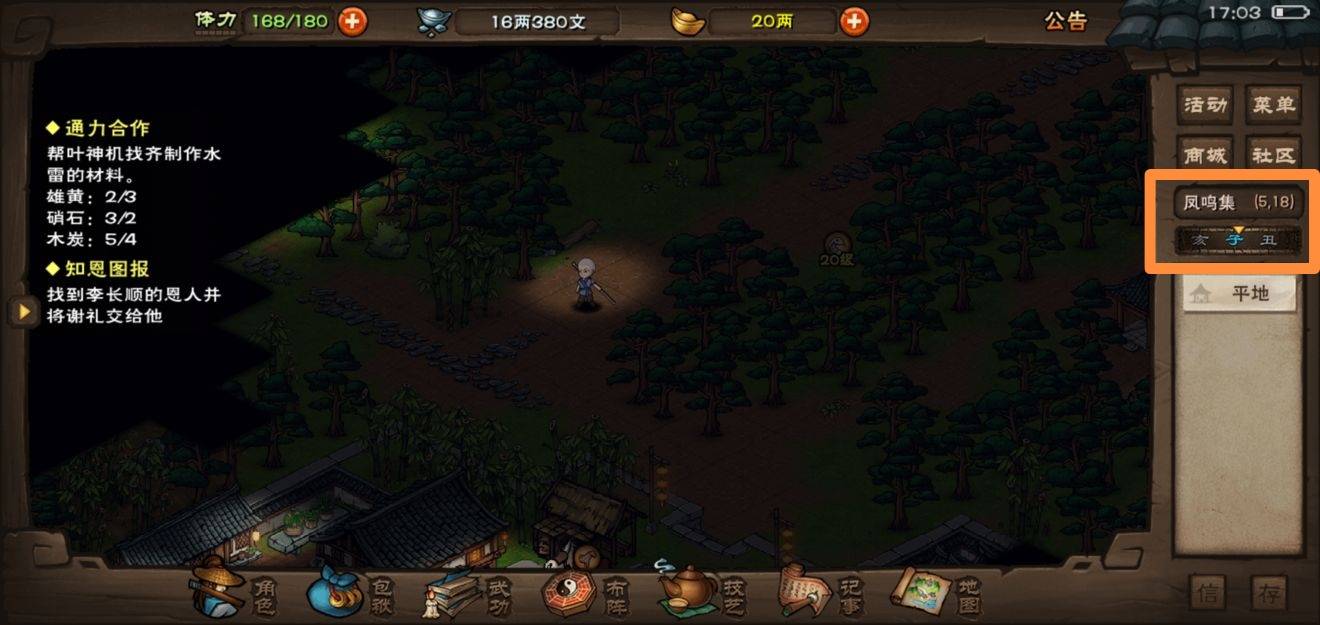
Task: Open the 公告 announcements
Action: pos(1065,21)
